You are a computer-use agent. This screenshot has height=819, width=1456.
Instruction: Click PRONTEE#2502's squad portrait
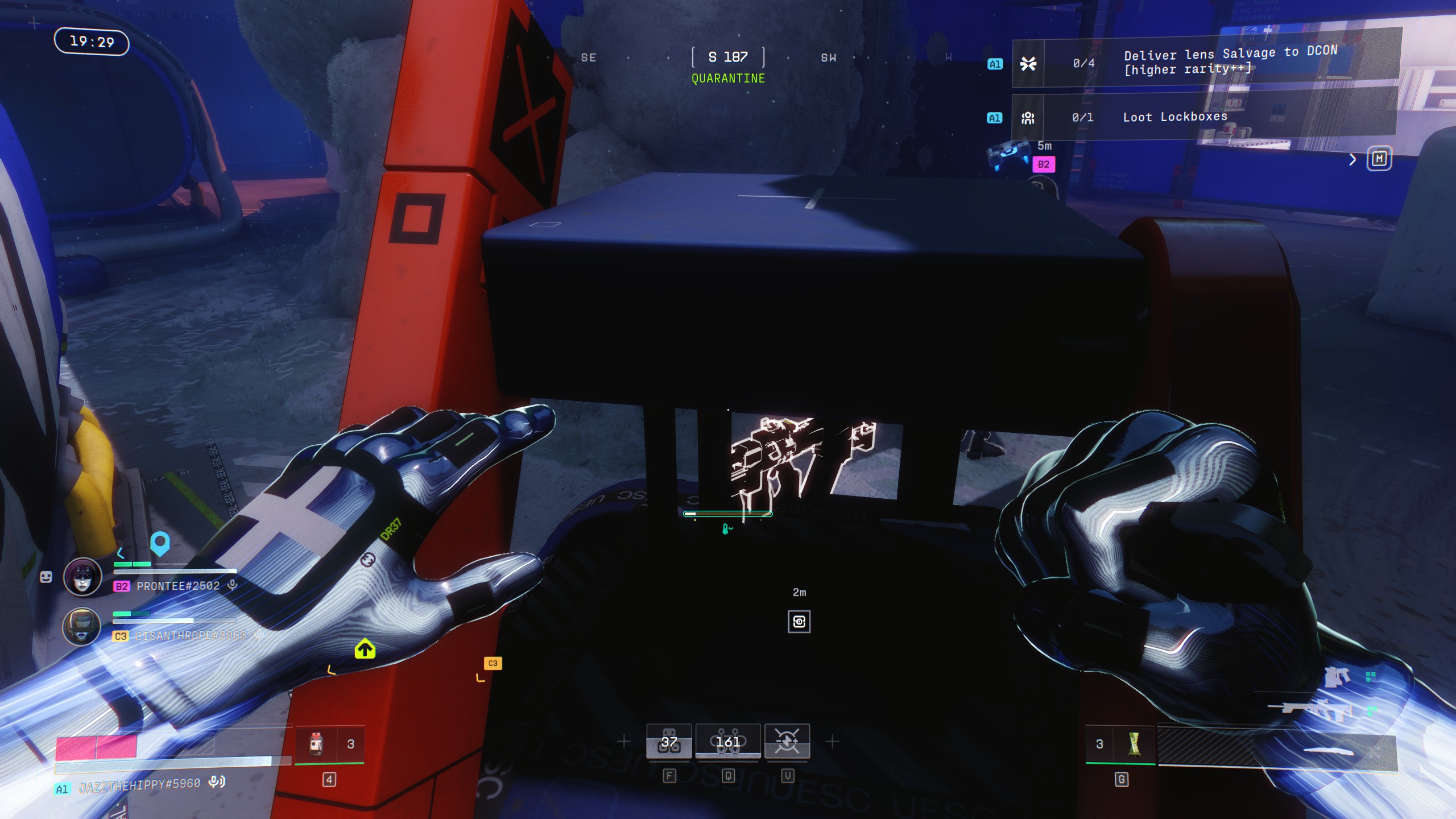[82, 577]
